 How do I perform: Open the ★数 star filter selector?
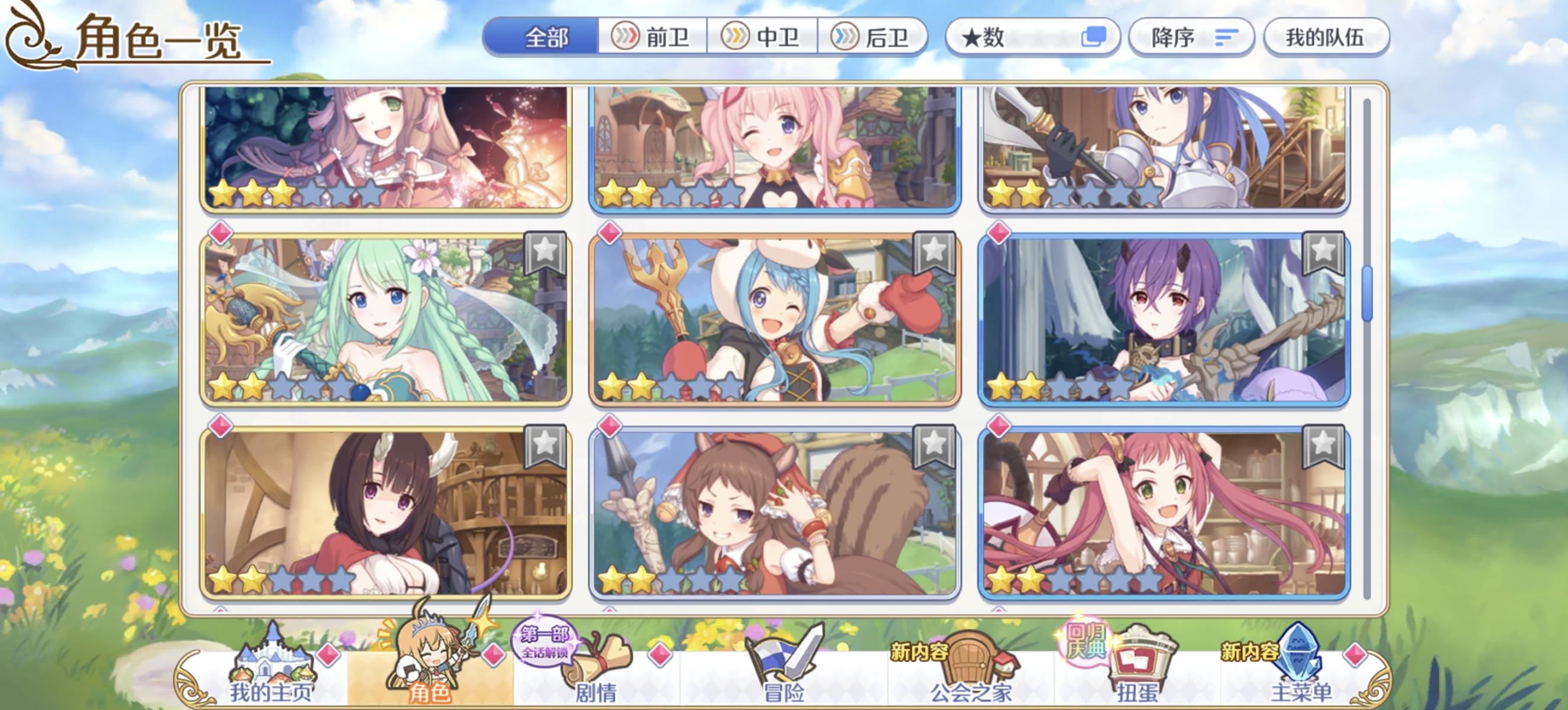tap(1029, 38)
